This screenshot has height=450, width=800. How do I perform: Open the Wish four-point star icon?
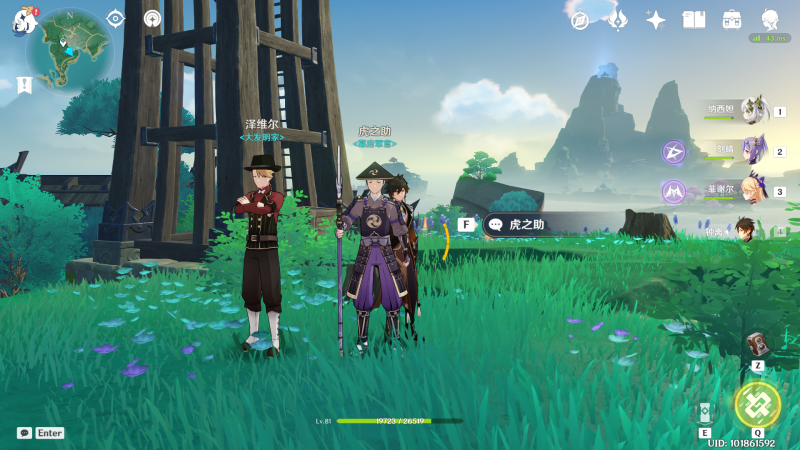[x=656, y=20]
